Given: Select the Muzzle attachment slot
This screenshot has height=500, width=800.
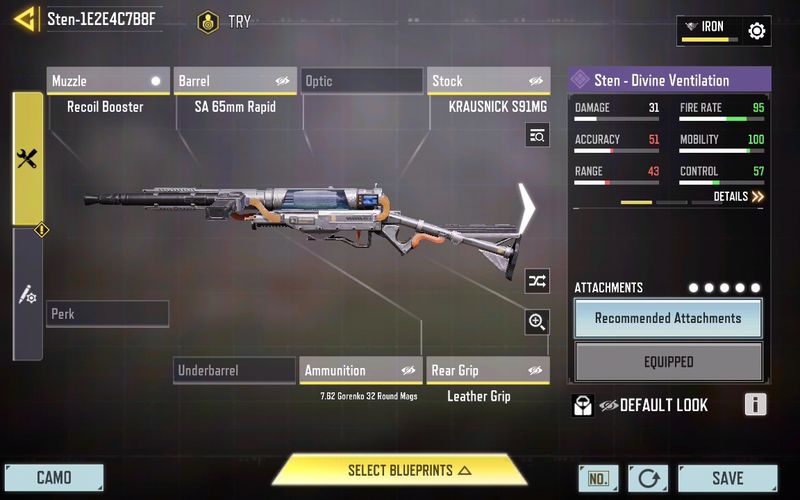Looking at the screenshot, I should click(108, 81).
